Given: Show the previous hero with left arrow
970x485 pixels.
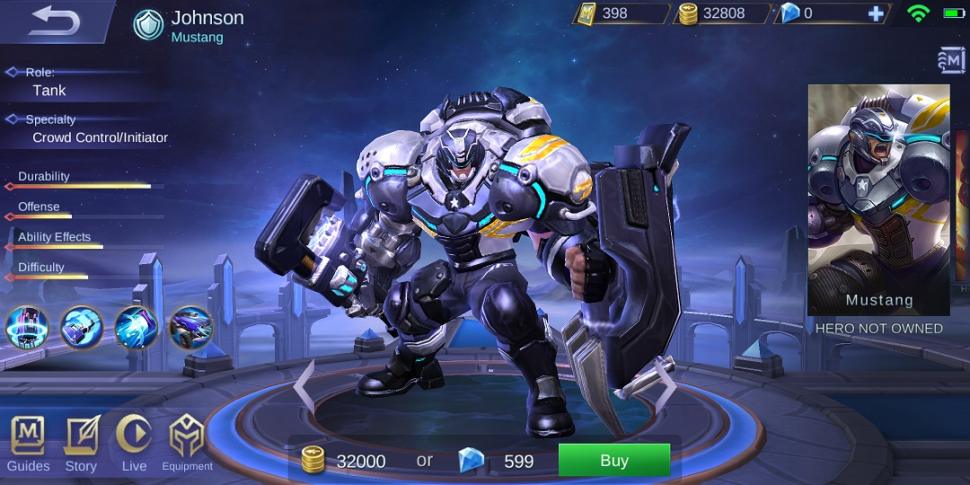Looking at the screenshot, I should (304, 387).
